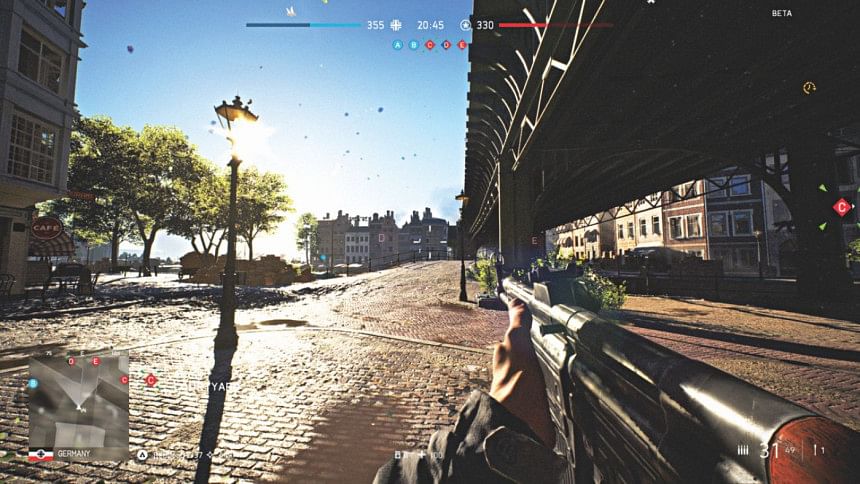Select flag D in the capture status row
The image size is (860, 484).
click(x=446, y=45)
